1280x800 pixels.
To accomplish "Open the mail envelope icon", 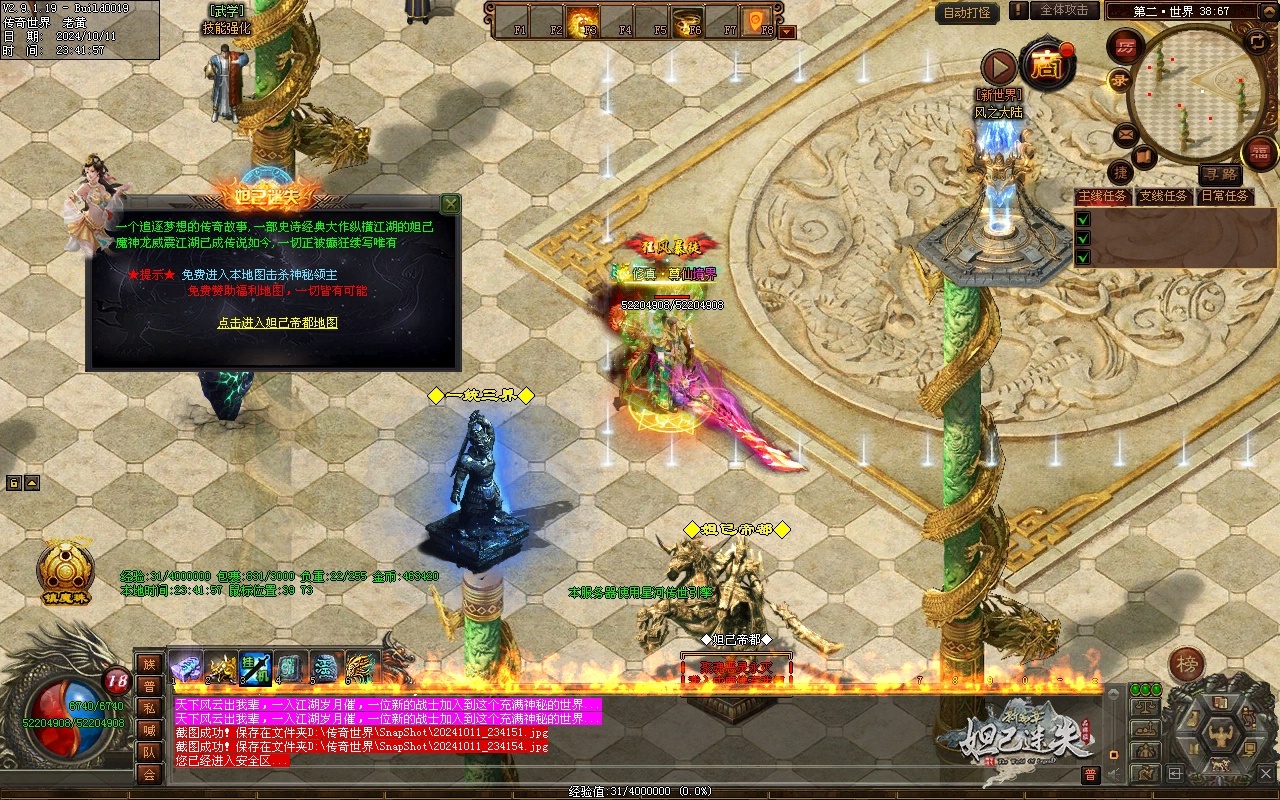I will [x=1126, y=133].
